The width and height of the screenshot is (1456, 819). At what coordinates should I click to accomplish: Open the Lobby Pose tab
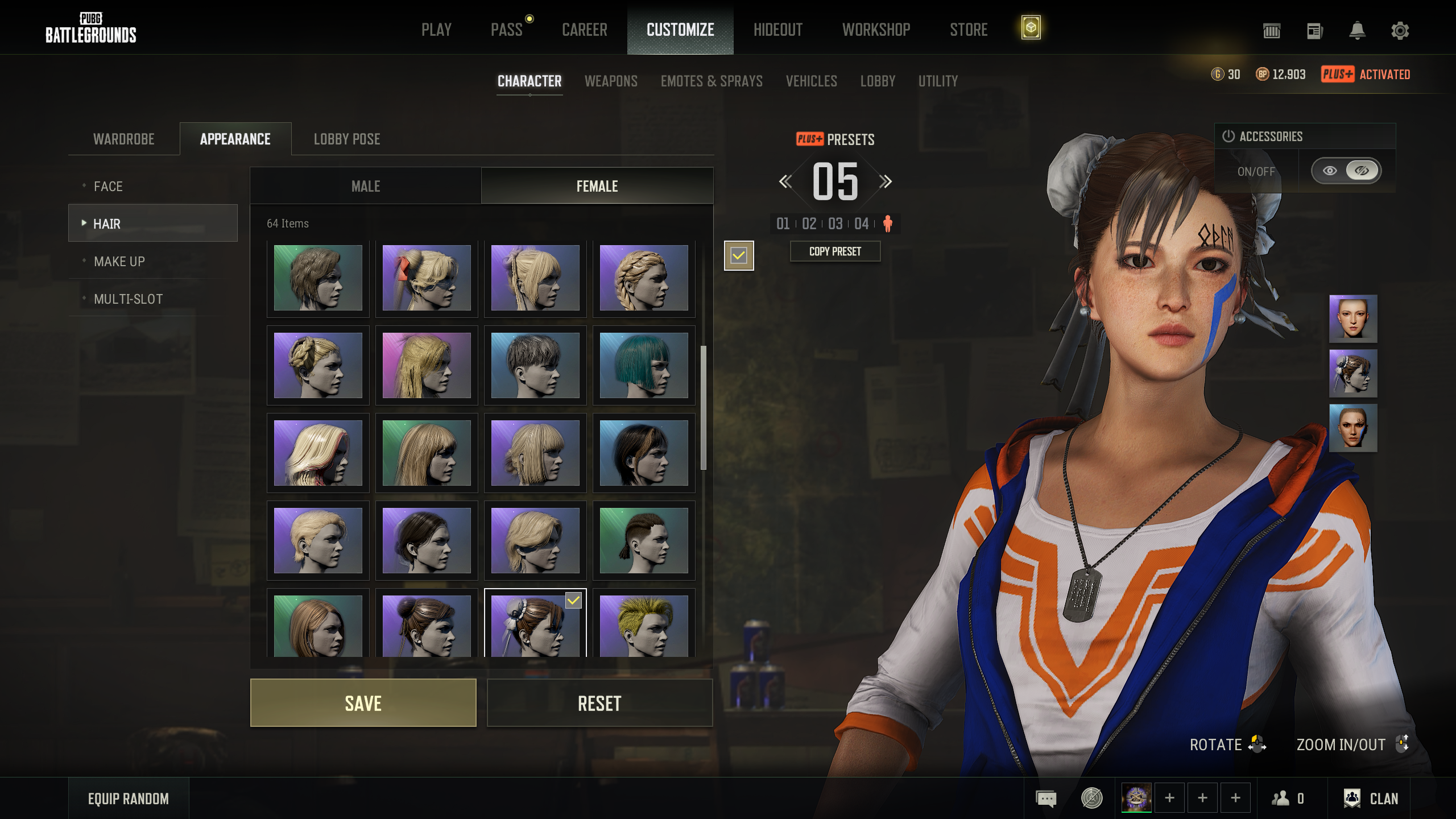(x=347, y=139)
